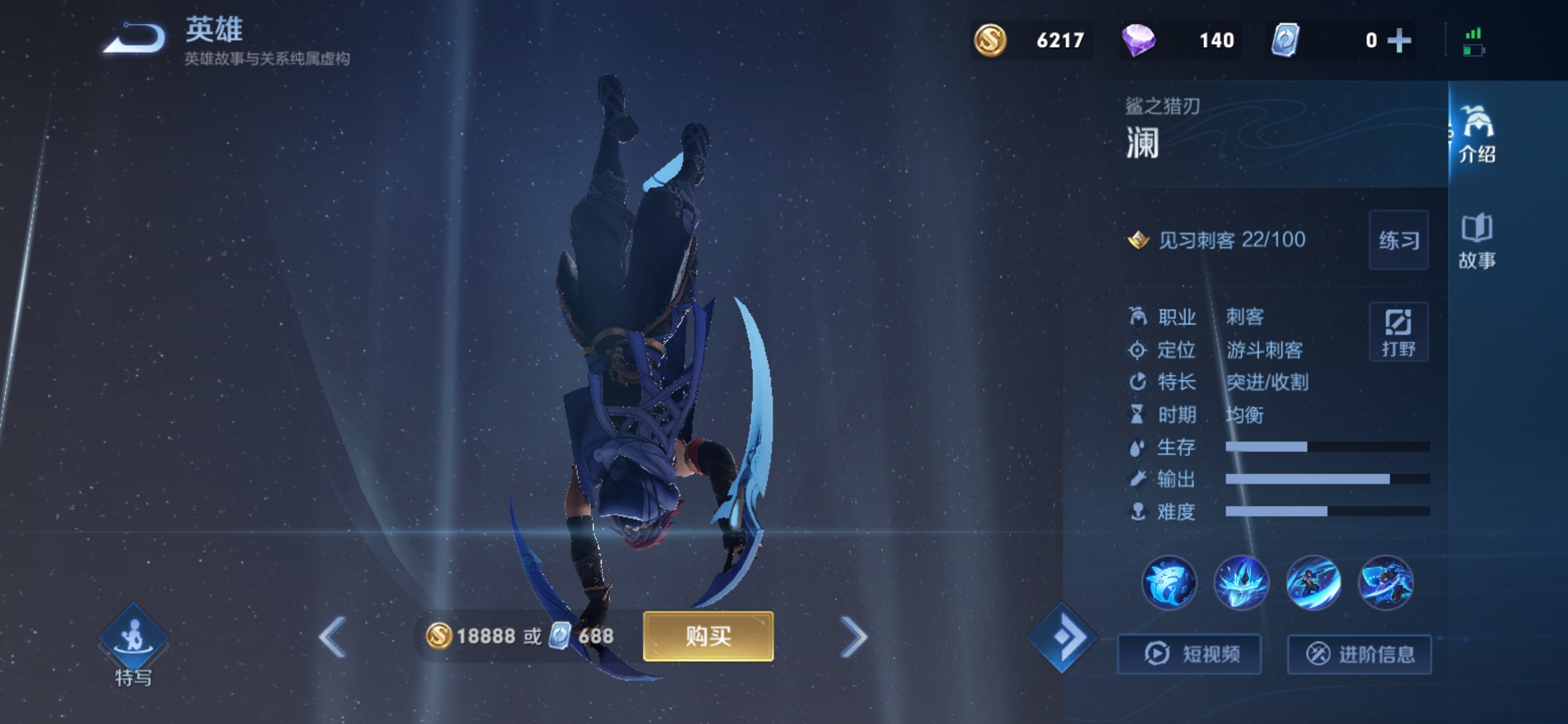1568x724 pixels.
Task: Watch the 短视频 short video
Action: click(1190, 654)
